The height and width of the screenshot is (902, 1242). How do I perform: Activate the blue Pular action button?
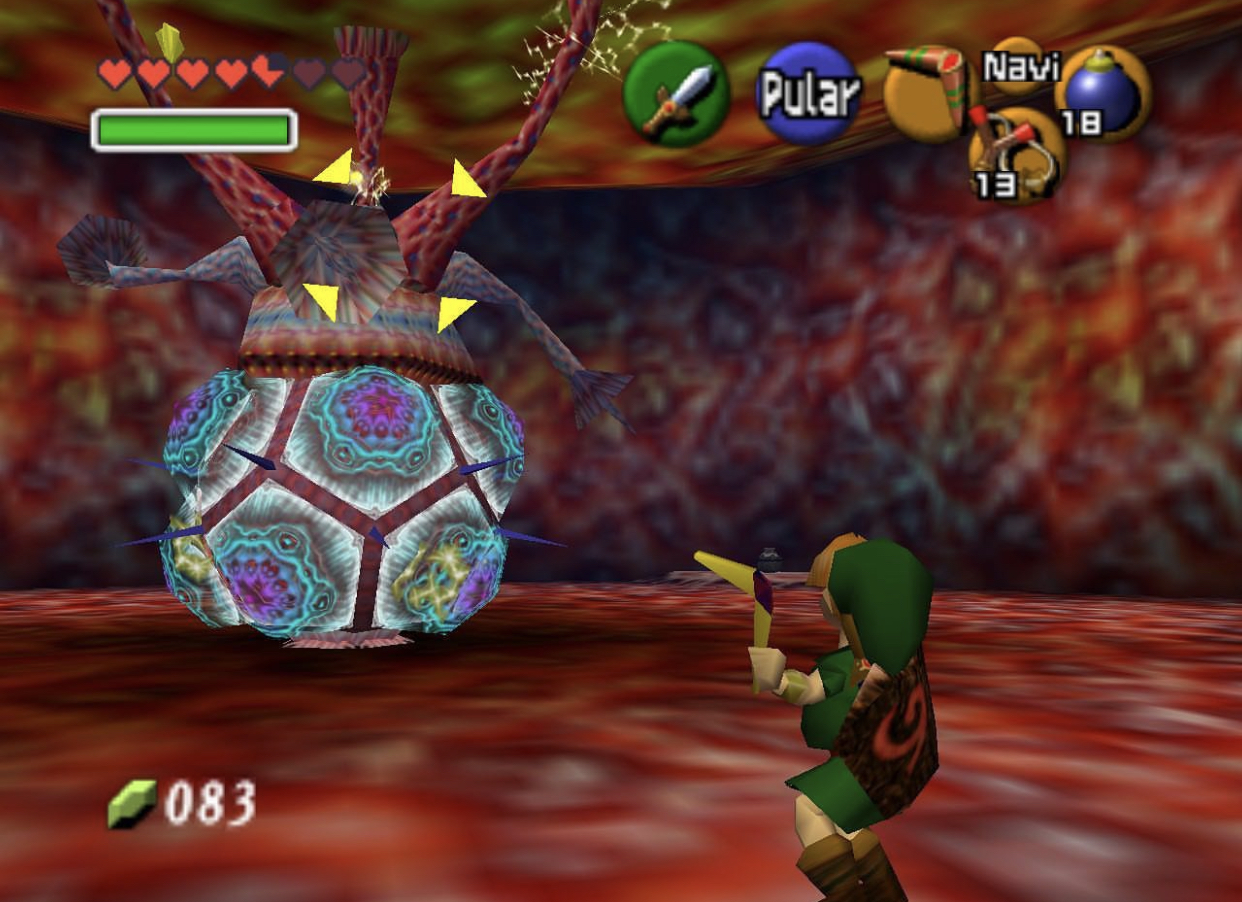[808, 93]
